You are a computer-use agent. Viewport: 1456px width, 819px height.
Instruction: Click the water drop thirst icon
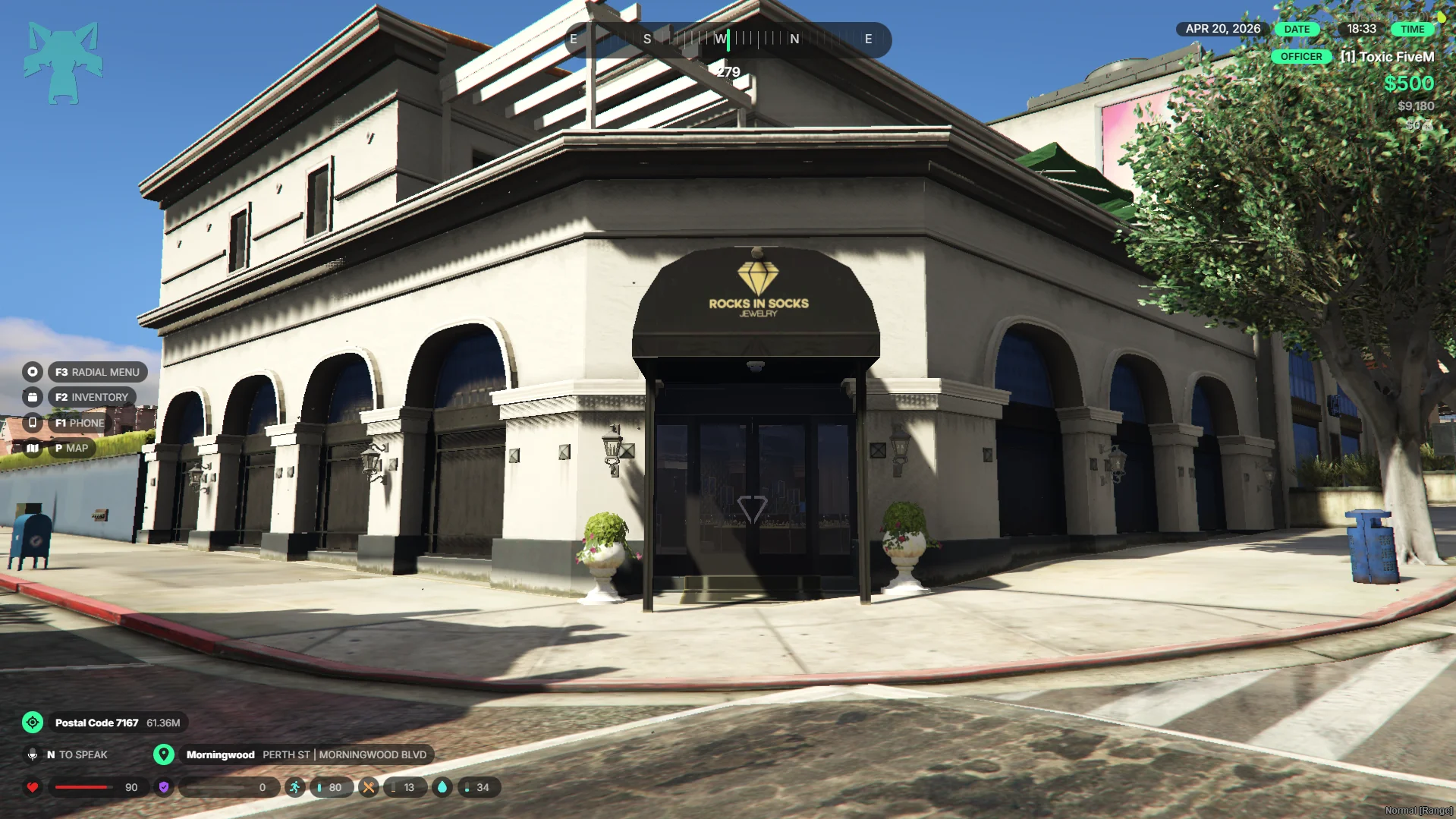coord(442,787)
